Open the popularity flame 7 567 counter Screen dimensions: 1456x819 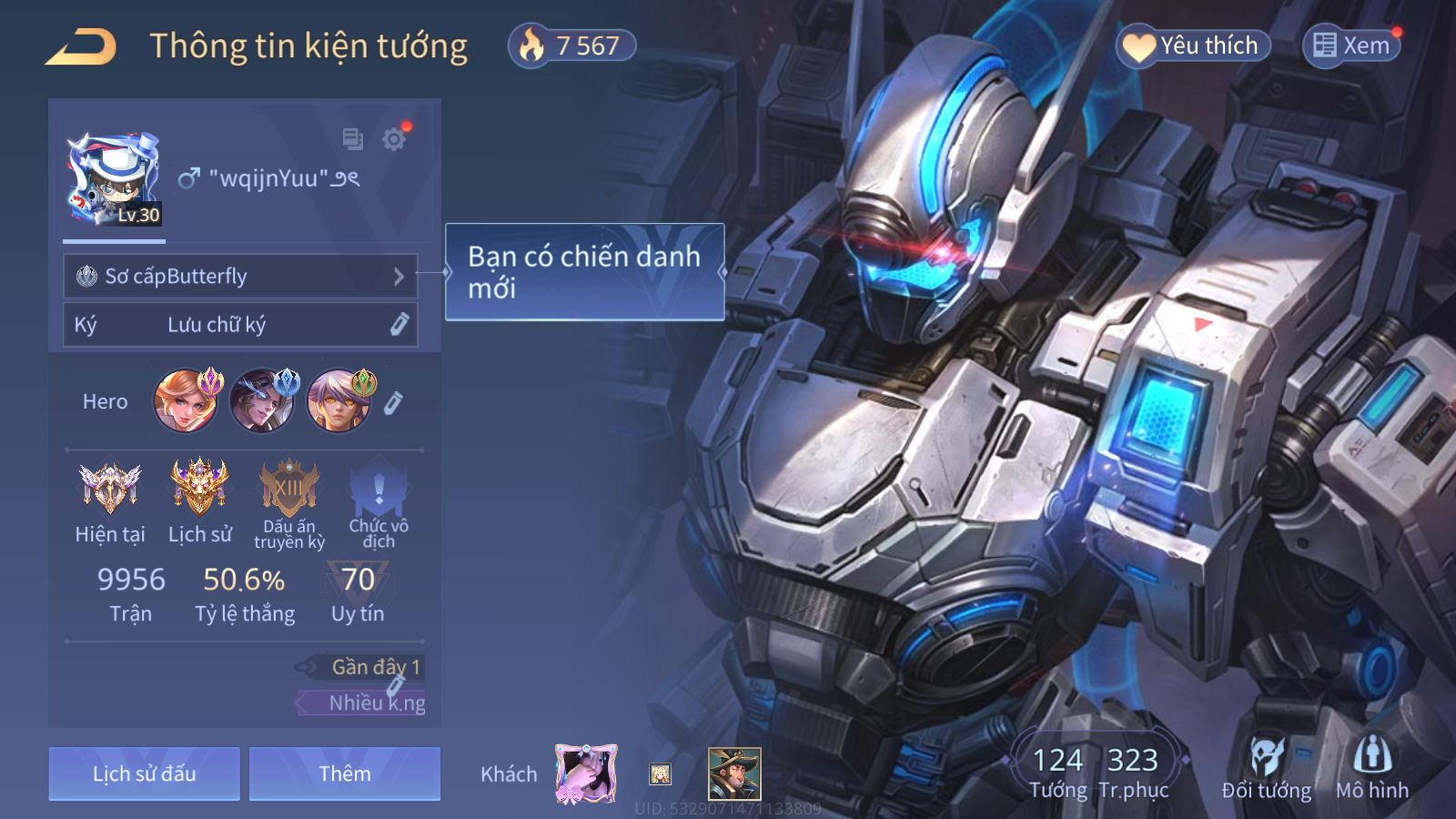(571, 45)
